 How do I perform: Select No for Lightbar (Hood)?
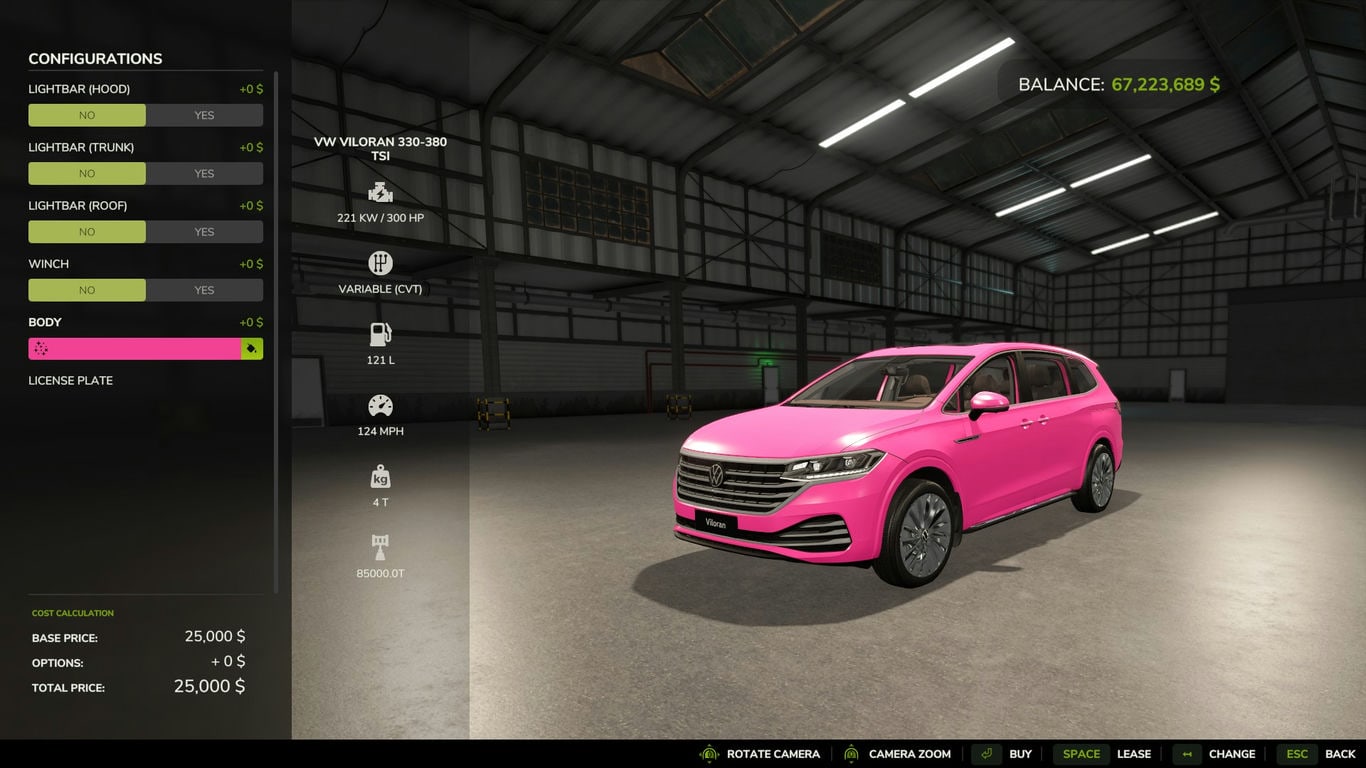87,115
